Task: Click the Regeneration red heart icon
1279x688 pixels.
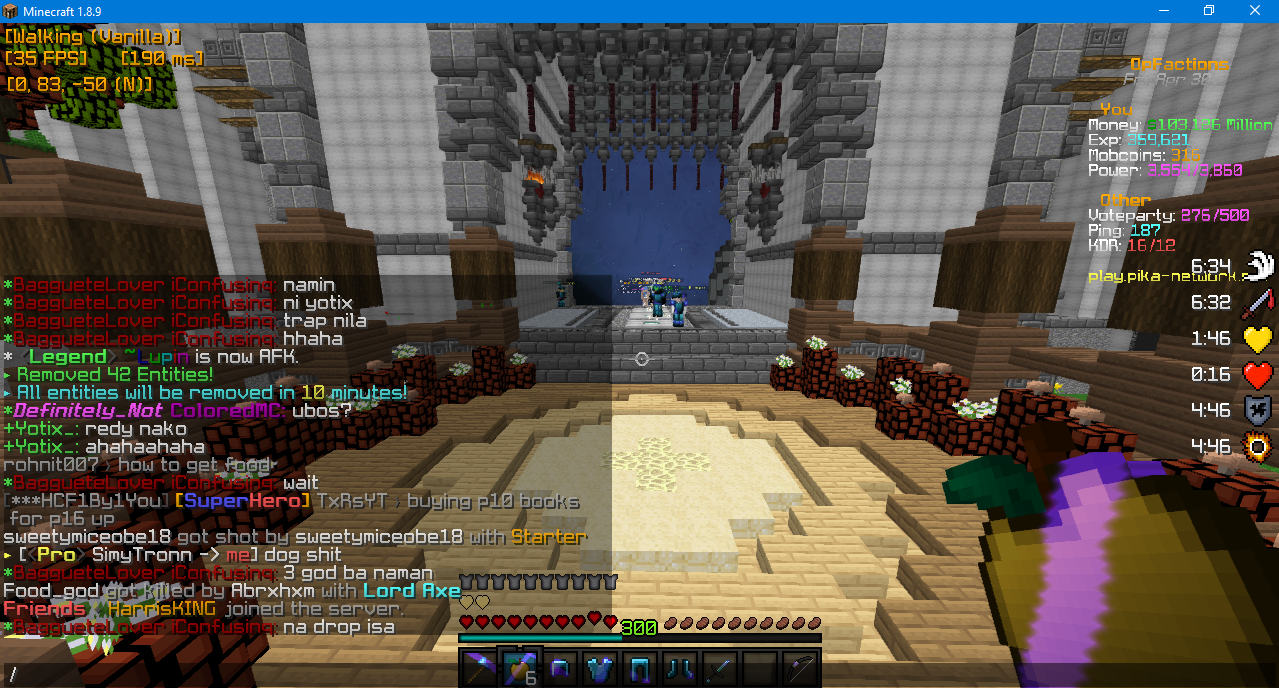Action: tap(1257, 374)
